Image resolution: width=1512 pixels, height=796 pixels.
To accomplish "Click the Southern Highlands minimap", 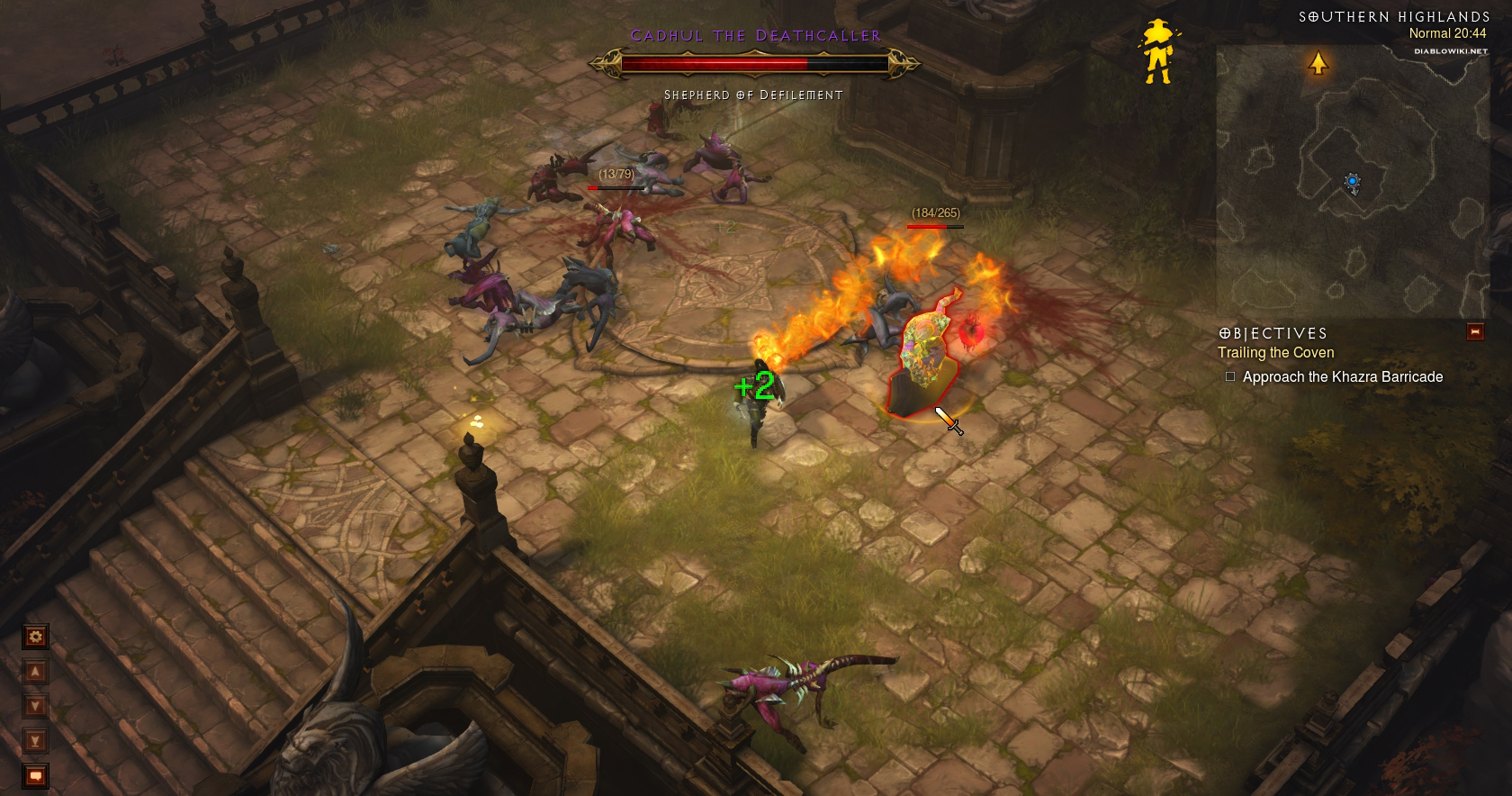I will pyautogui.click(x=1350, y=180).
